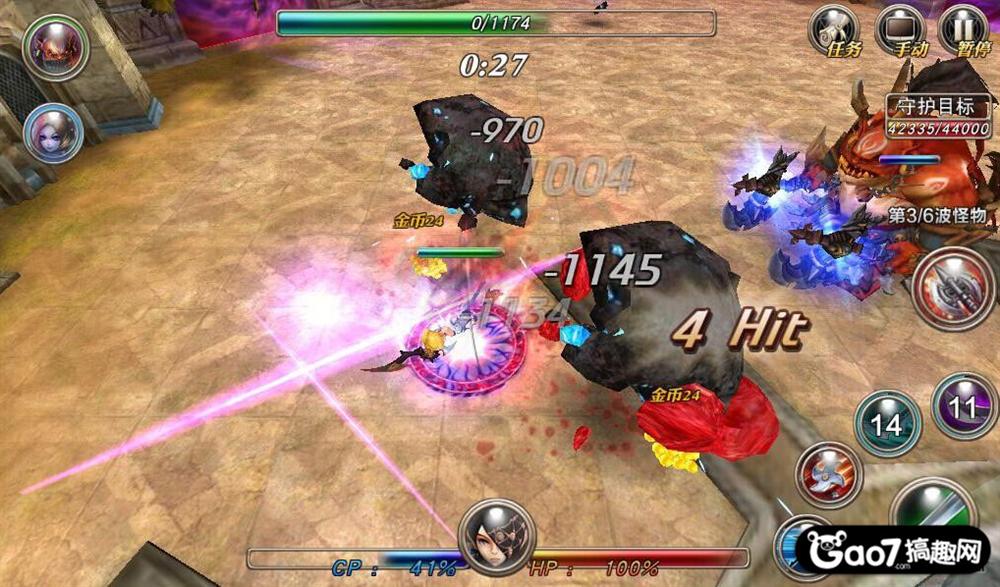
Task: Check the 守护目标 guard target panel
Action: pyautogui.click(x=939, y=115)
